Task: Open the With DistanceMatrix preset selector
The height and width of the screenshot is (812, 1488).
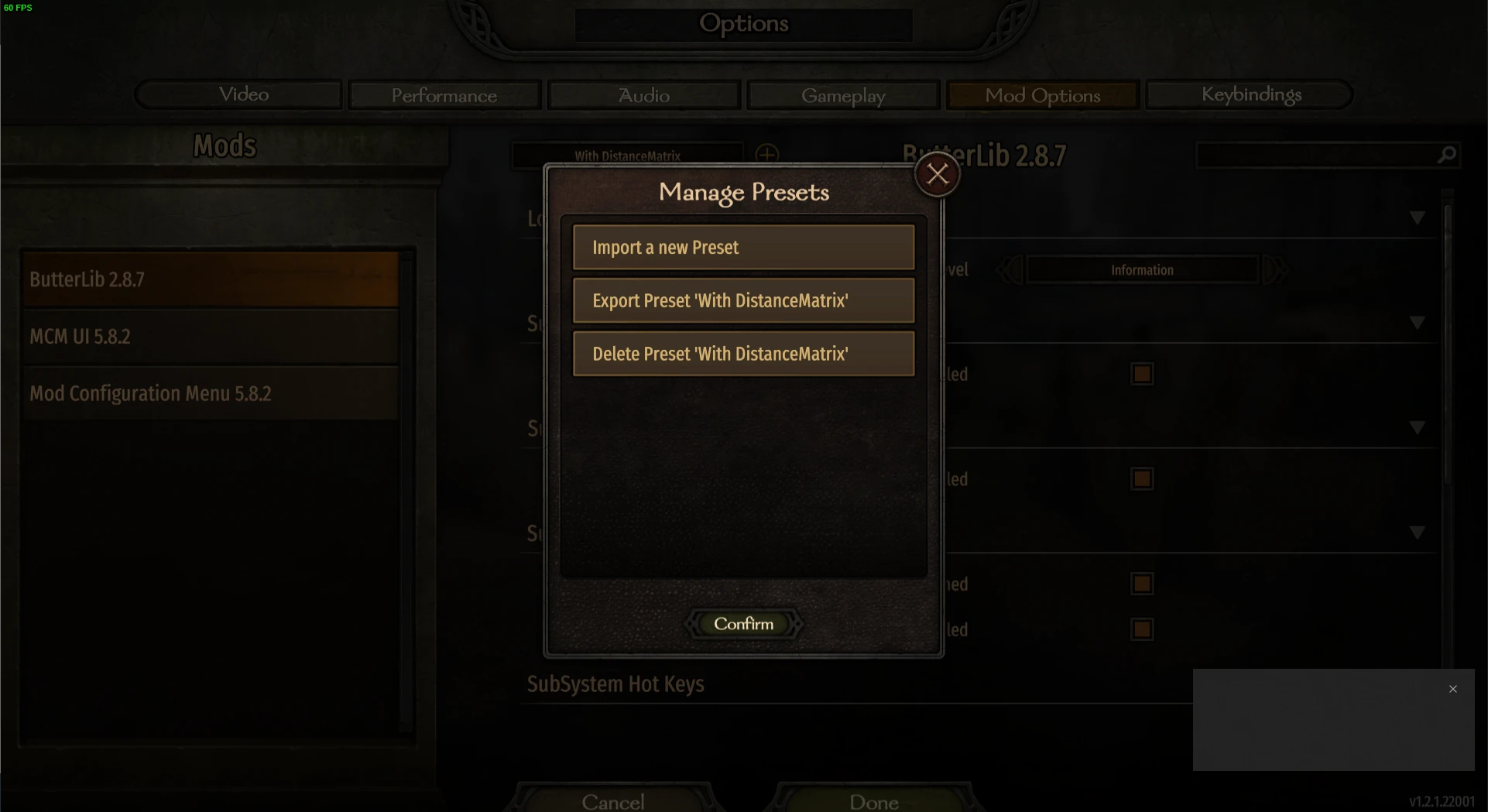Action: click(x=627, y=155)
